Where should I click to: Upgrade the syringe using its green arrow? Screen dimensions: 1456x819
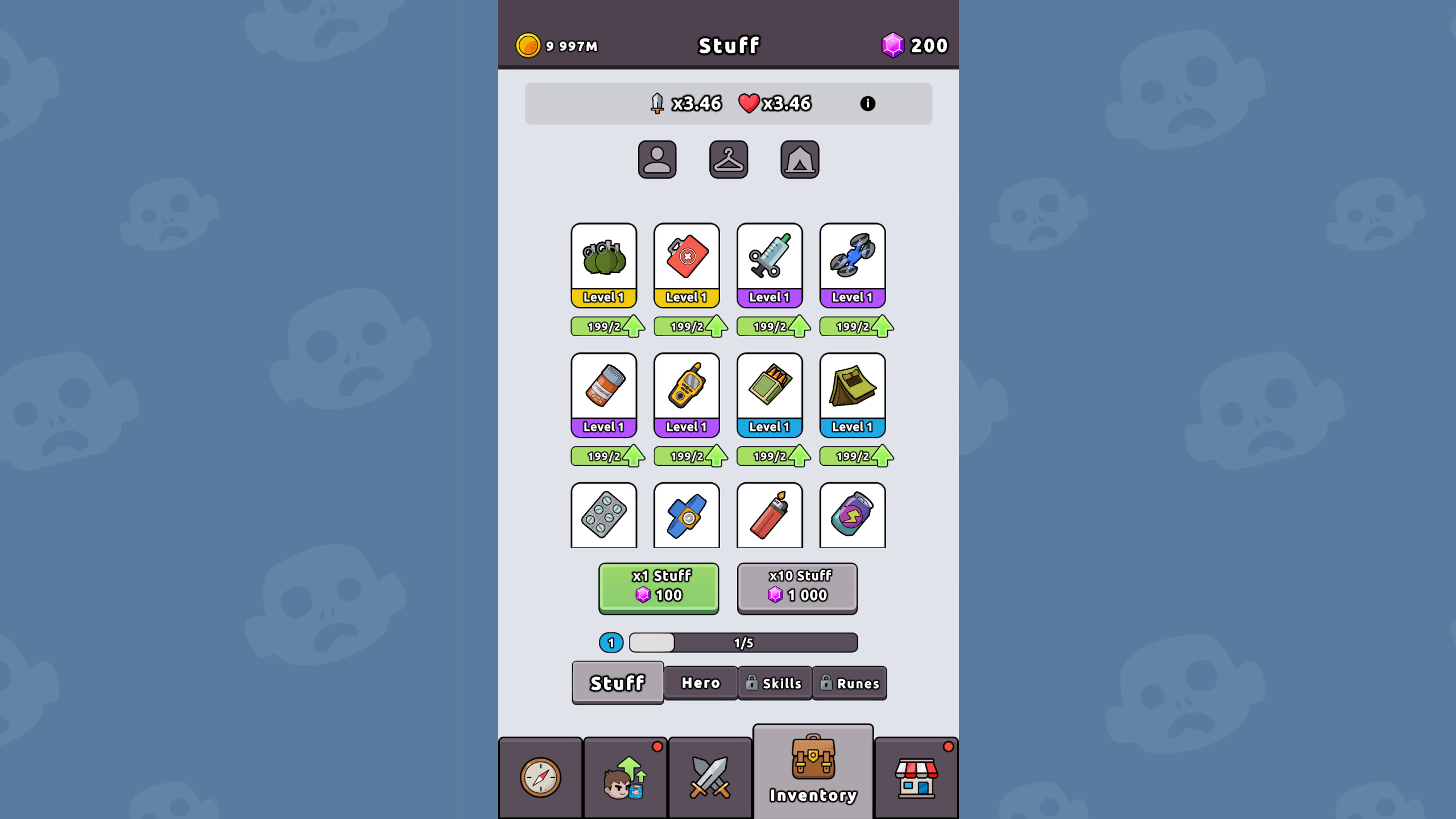click(x=799, y=326)
